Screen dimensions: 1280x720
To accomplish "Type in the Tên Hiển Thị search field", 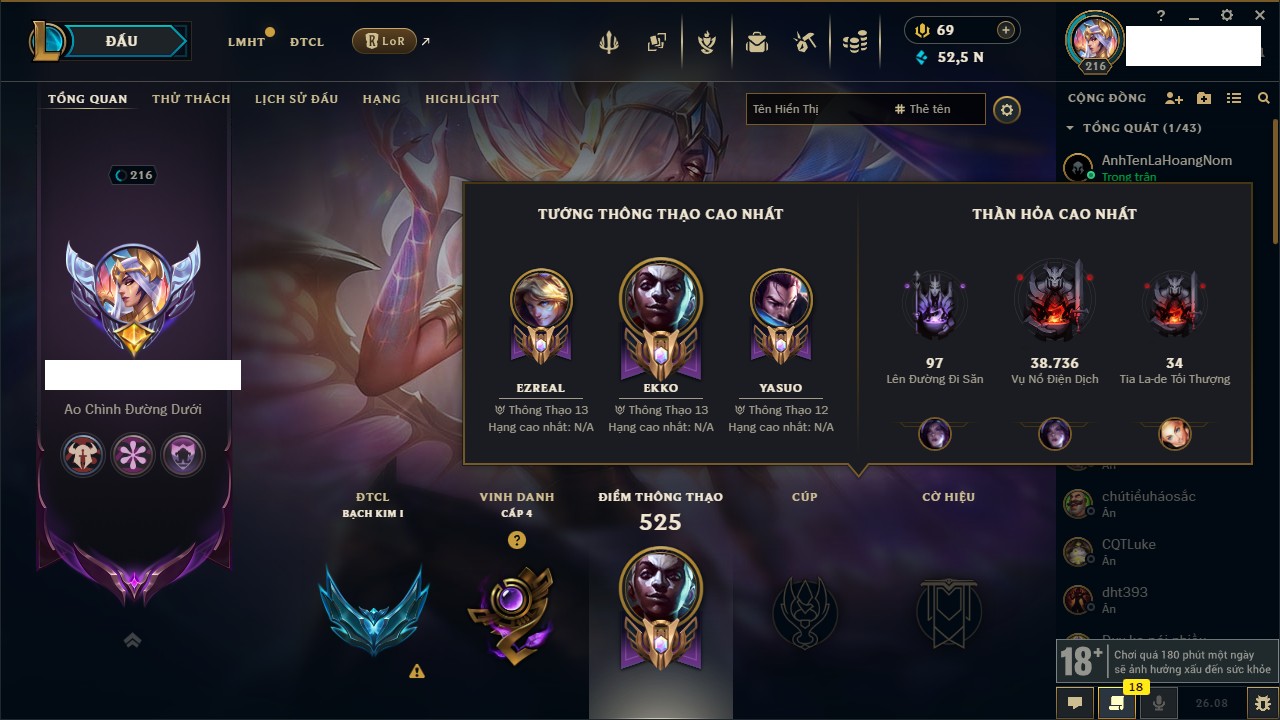I will coord(815,109).
